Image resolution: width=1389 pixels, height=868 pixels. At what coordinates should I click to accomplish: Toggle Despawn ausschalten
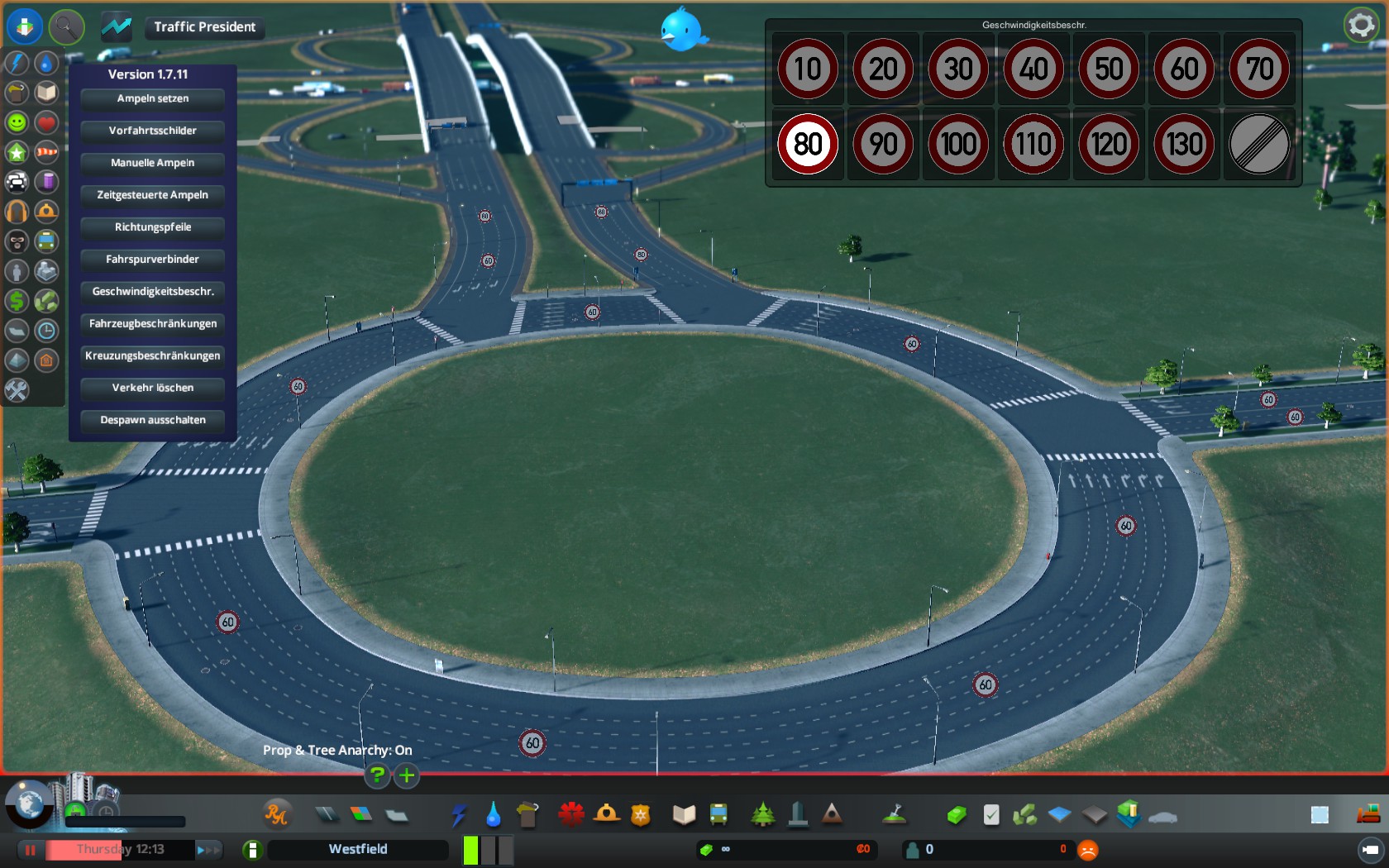point(153,420)
